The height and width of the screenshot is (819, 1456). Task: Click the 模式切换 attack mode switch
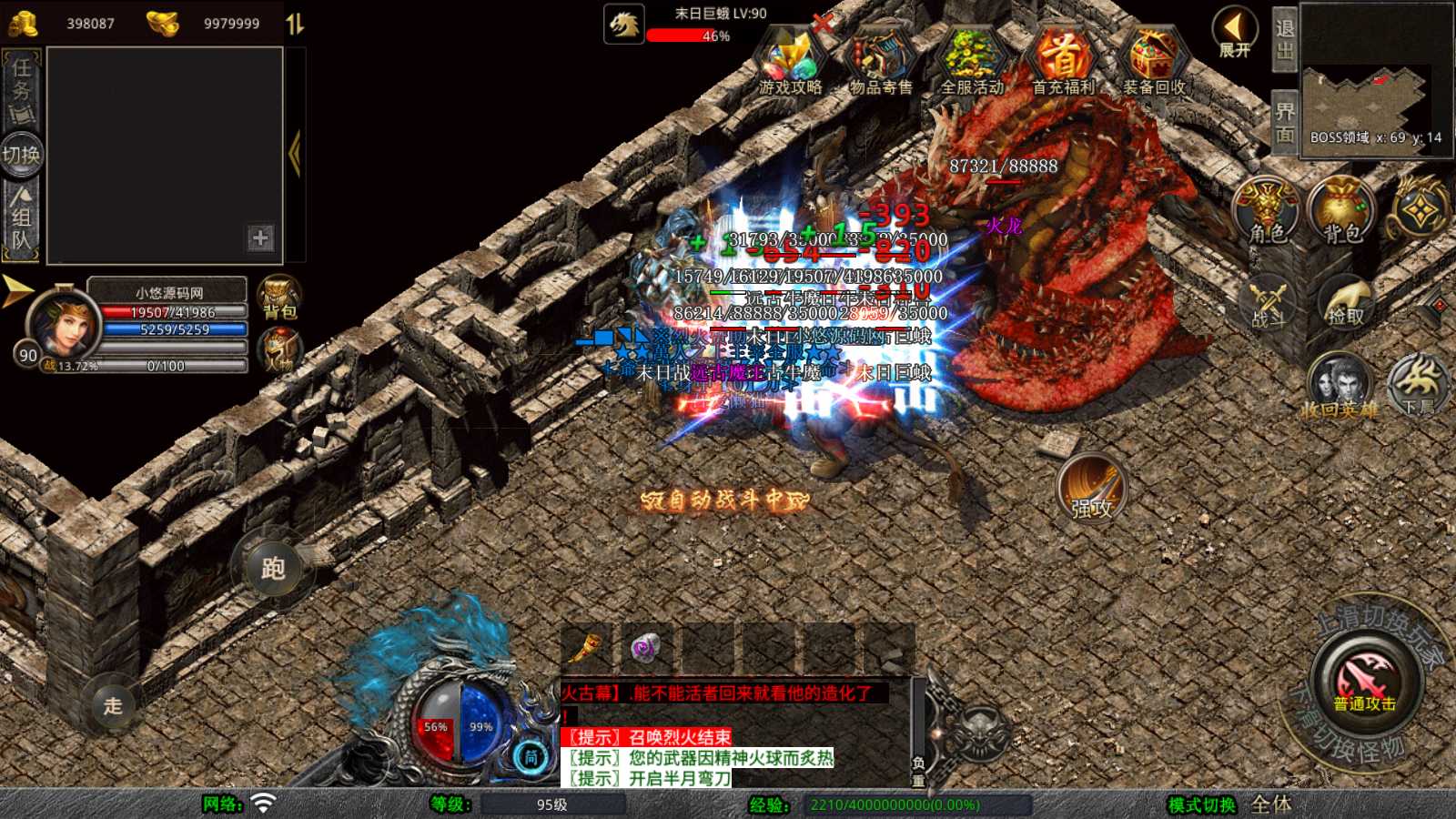(1202, 804)
